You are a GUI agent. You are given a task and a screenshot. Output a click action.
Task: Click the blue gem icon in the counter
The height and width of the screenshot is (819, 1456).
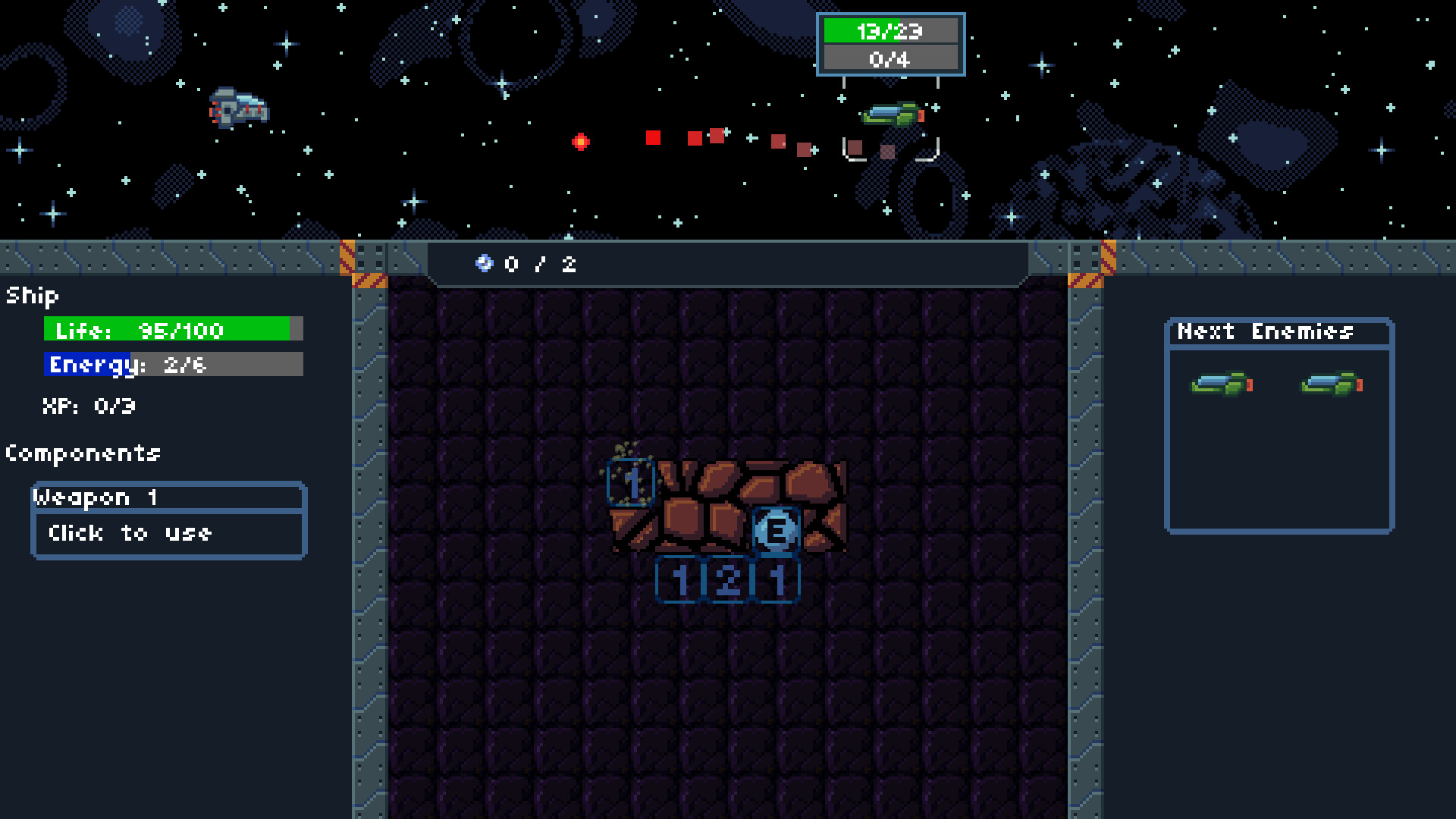[x=485, y=265]
